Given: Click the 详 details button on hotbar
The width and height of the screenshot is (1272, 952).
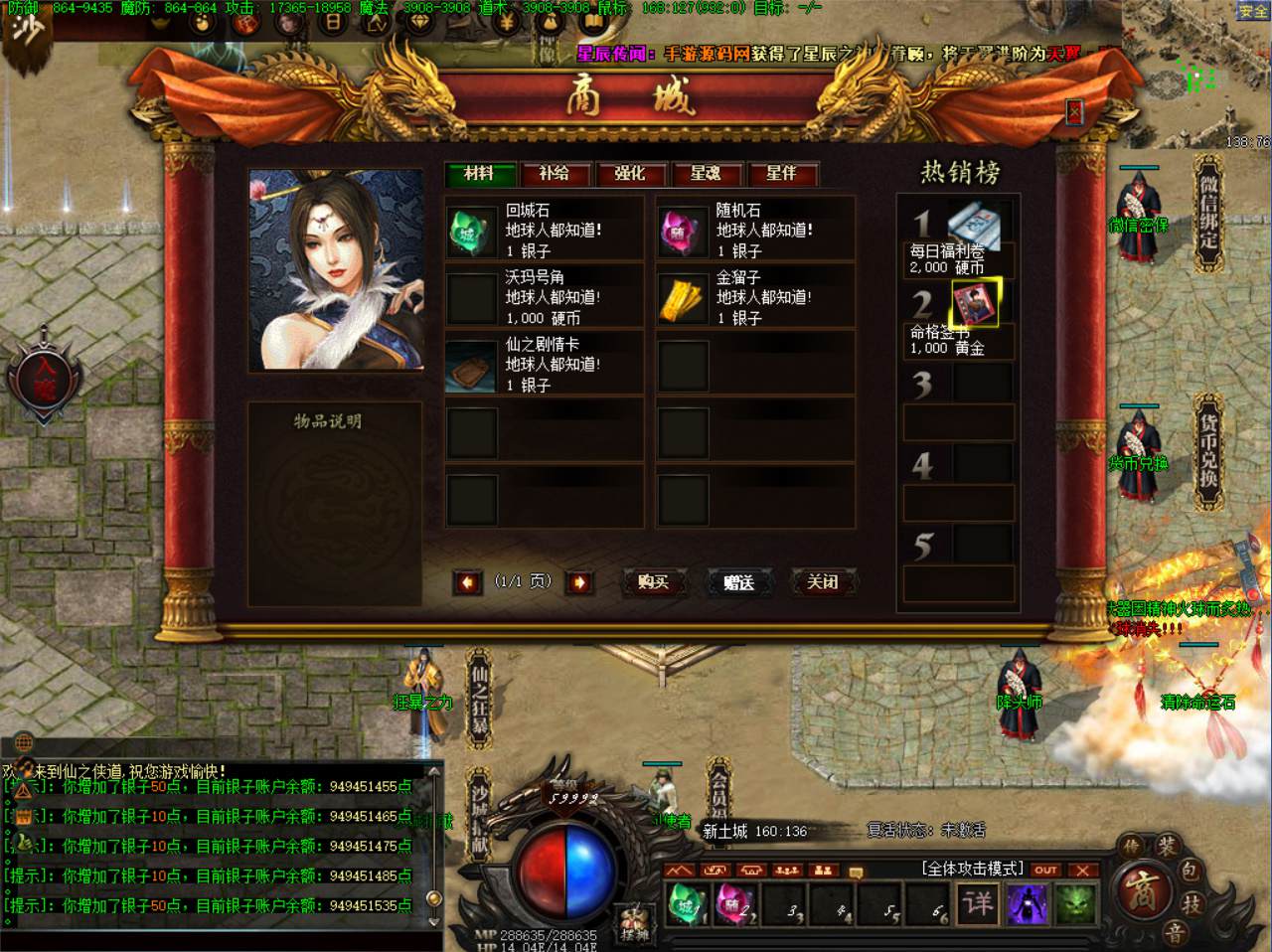Looking at the screenshot, I should tap(978, 903).
